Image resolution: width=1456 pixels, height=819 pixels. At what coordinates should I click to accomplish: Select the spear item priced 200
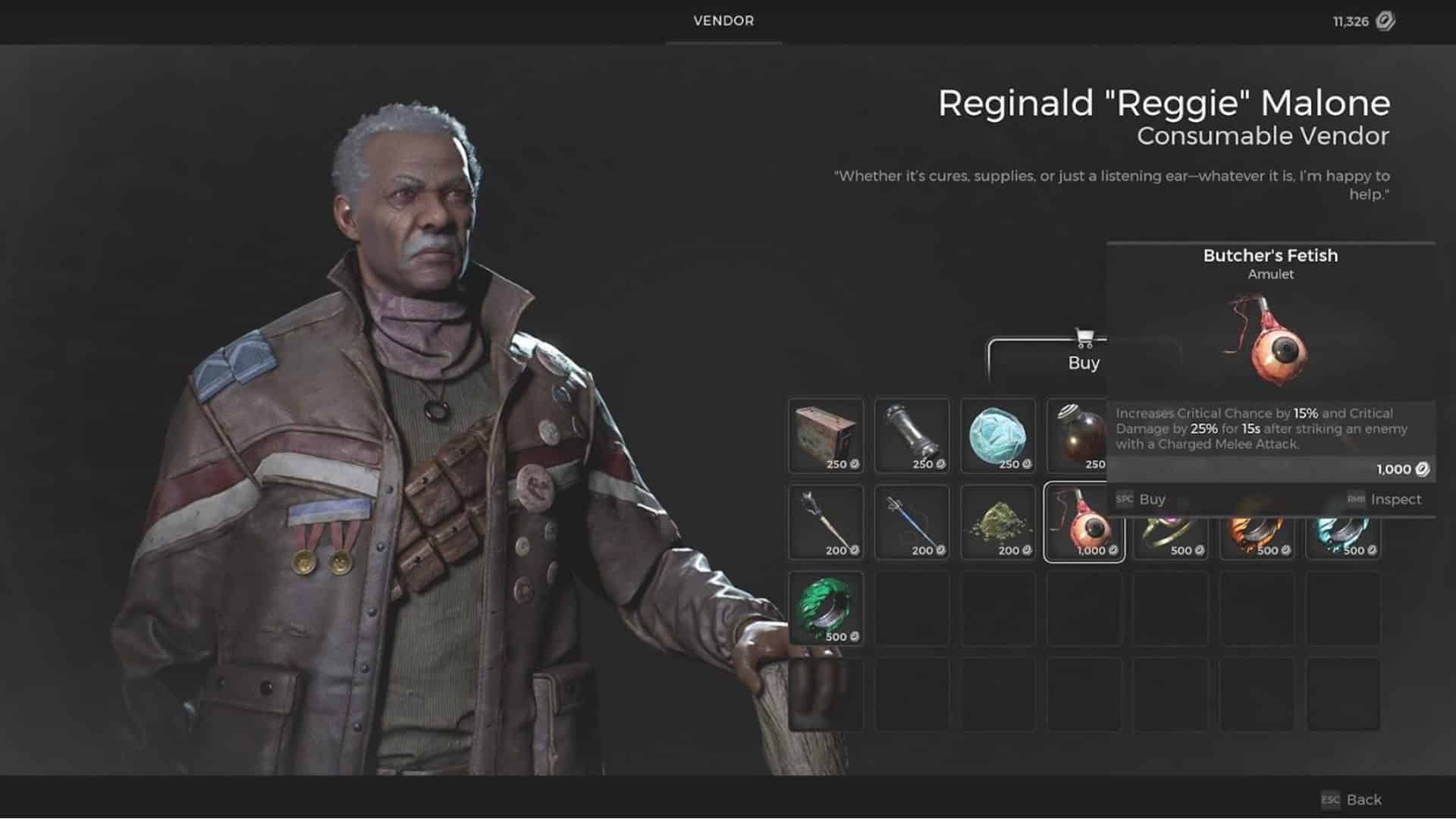point(825,523)
